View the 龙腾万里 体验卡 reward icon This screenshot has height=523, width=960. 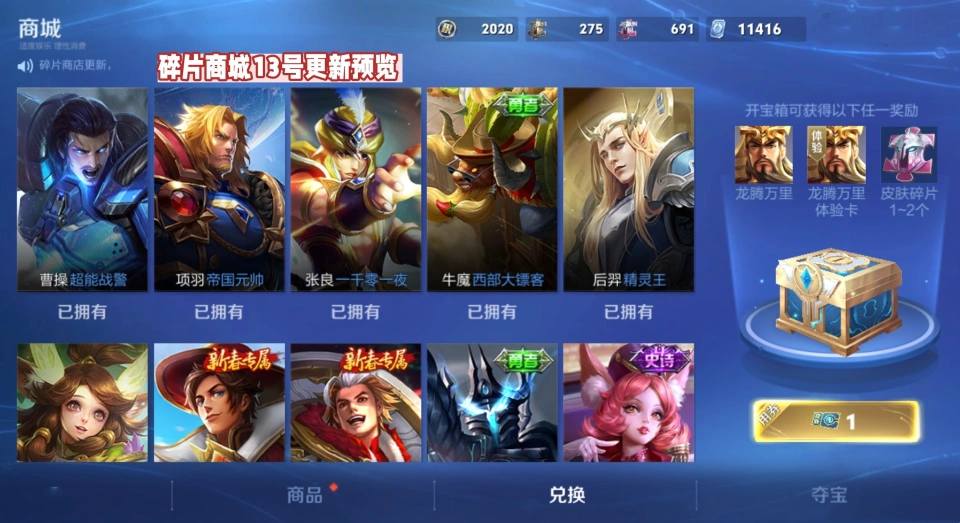point(836,154)
